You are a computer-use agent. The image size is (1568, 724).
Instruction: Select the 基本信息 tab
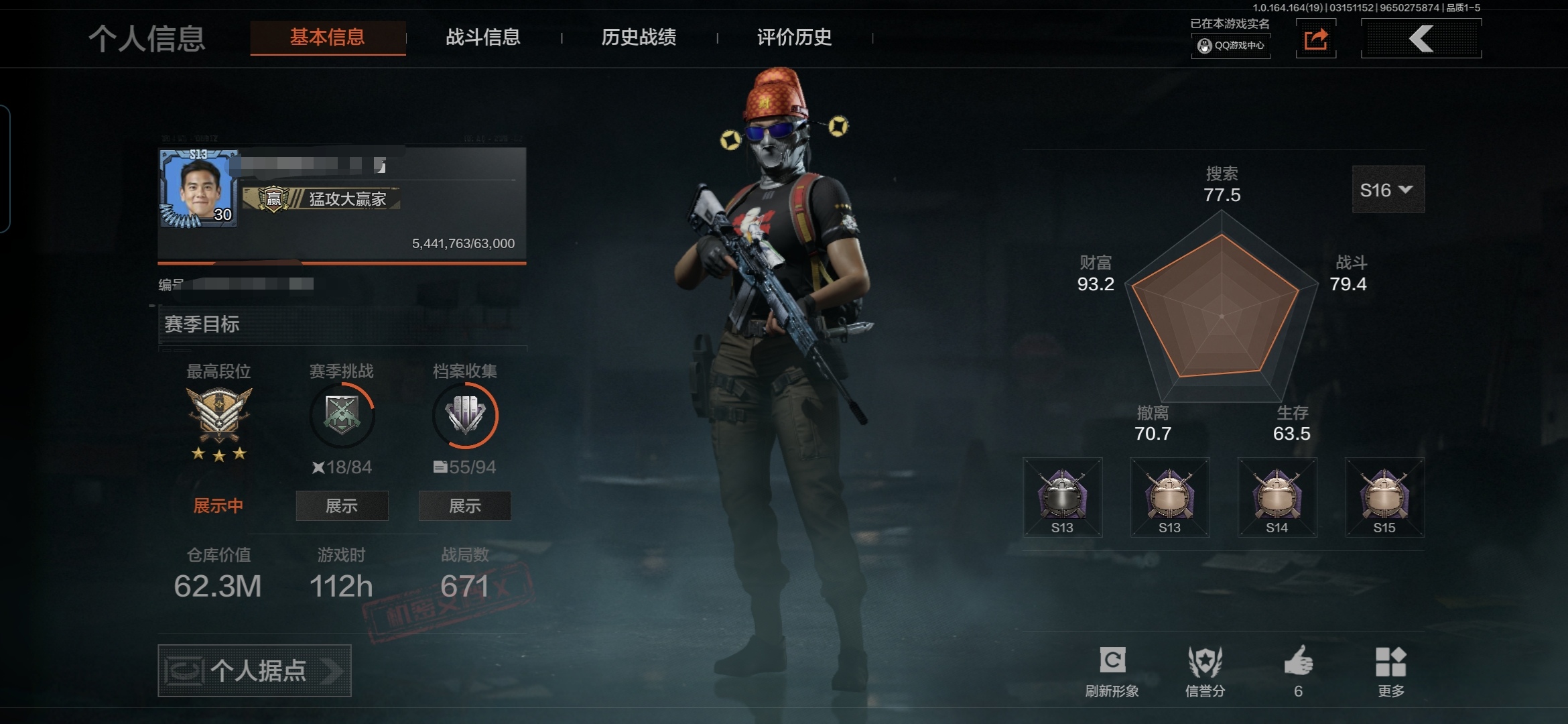[x=328, y=38]
